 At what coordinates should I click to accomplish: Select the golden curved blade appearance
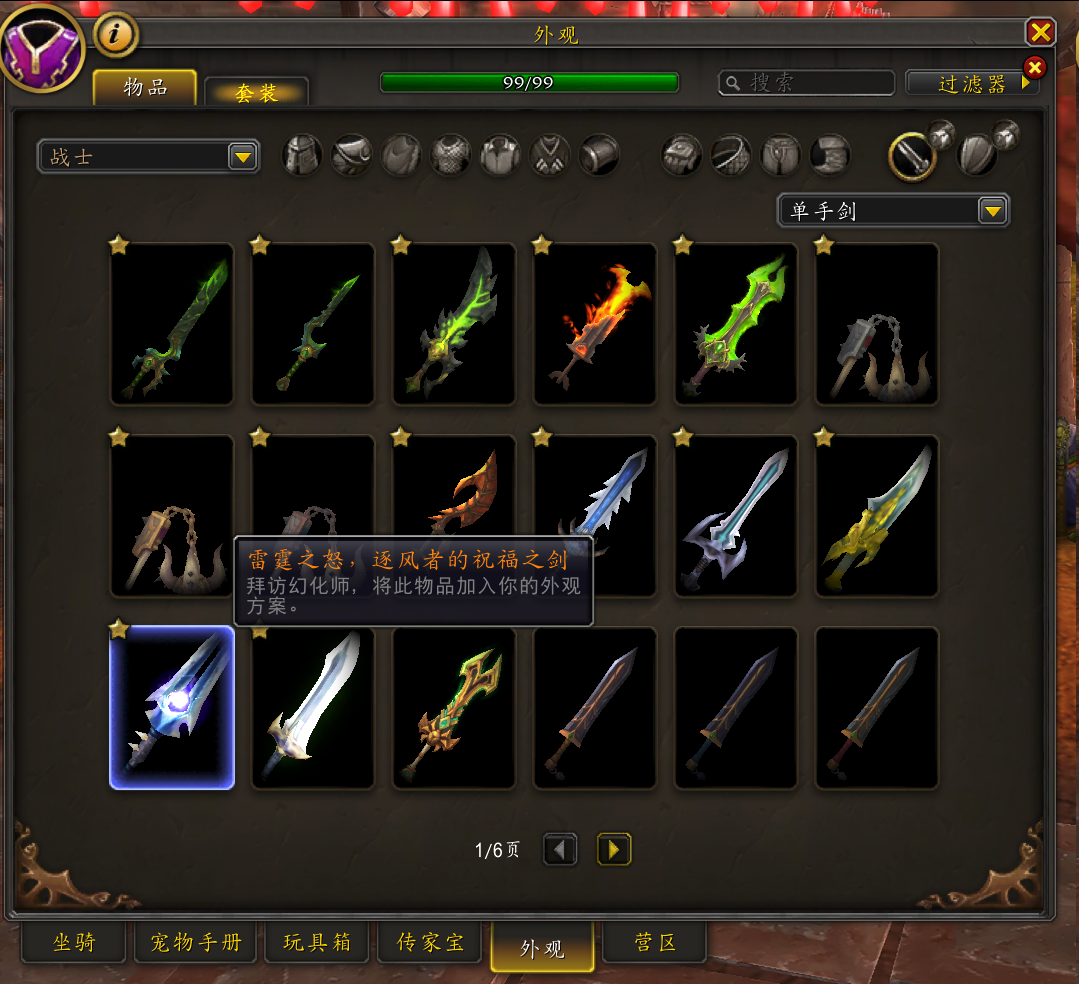[877, 516]
